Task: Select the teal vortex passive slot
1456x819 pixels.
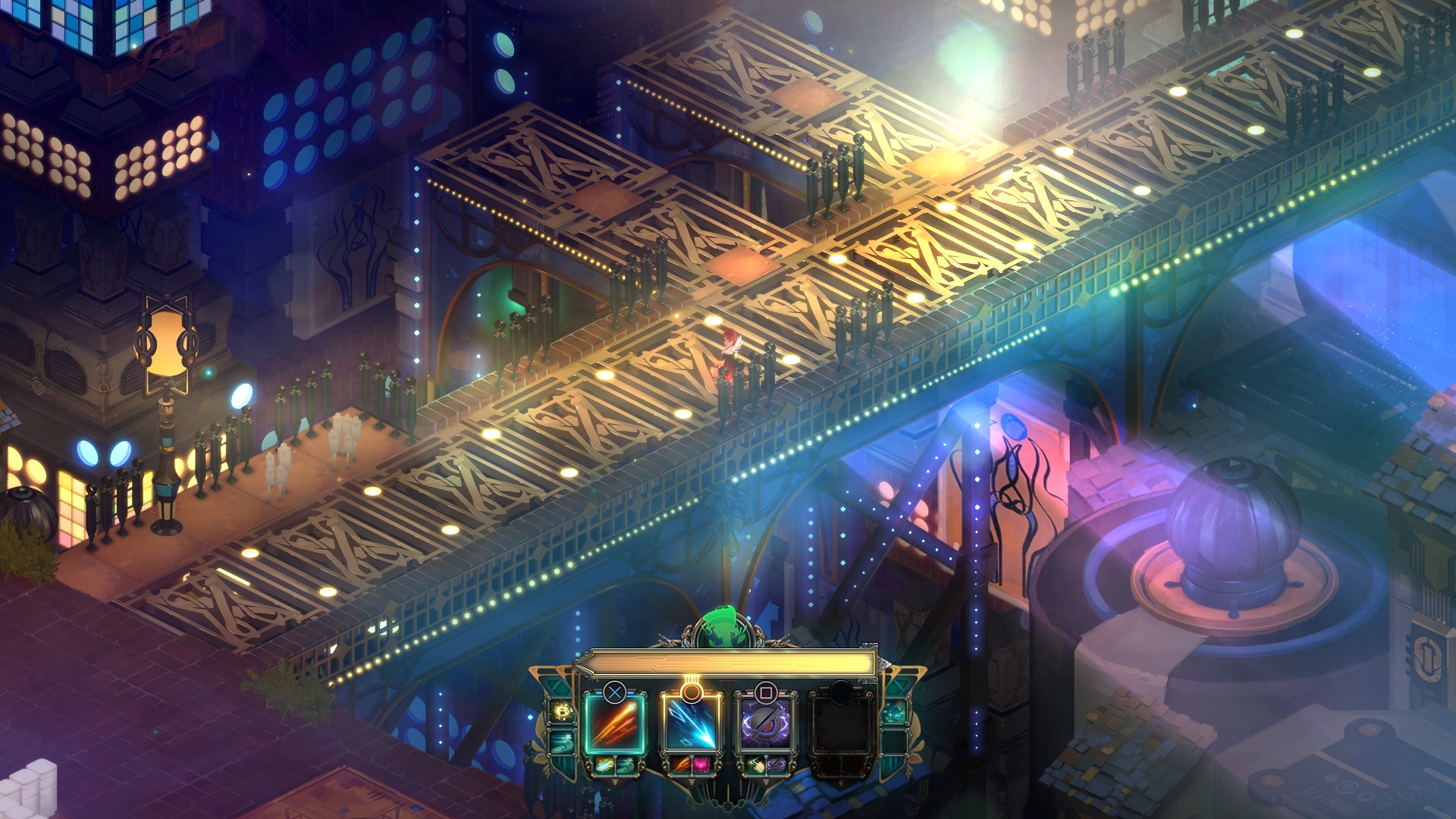Action: 894,713
